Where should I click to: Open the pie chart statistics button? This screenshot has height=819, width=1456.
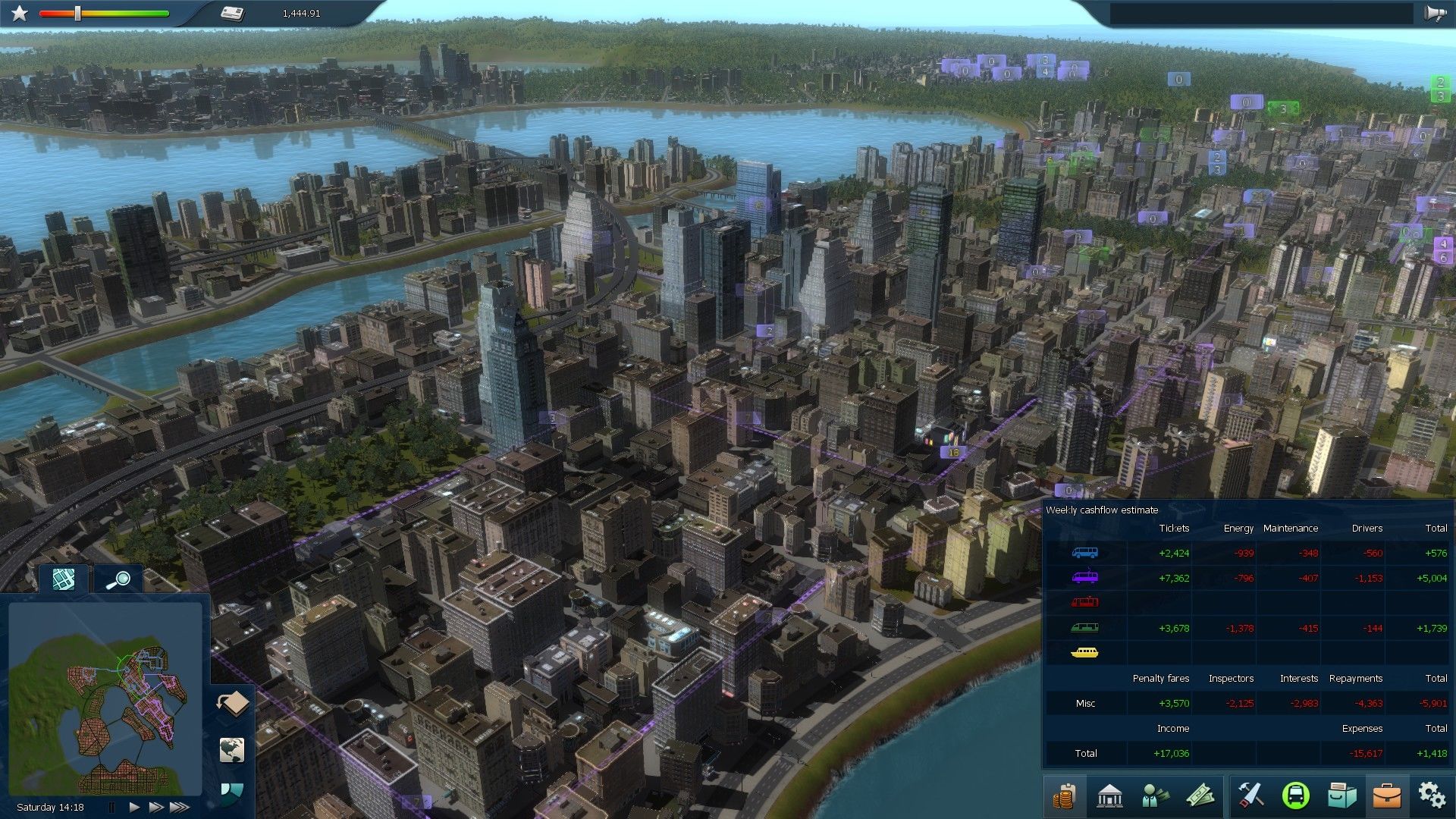click(x=231, y=792)
